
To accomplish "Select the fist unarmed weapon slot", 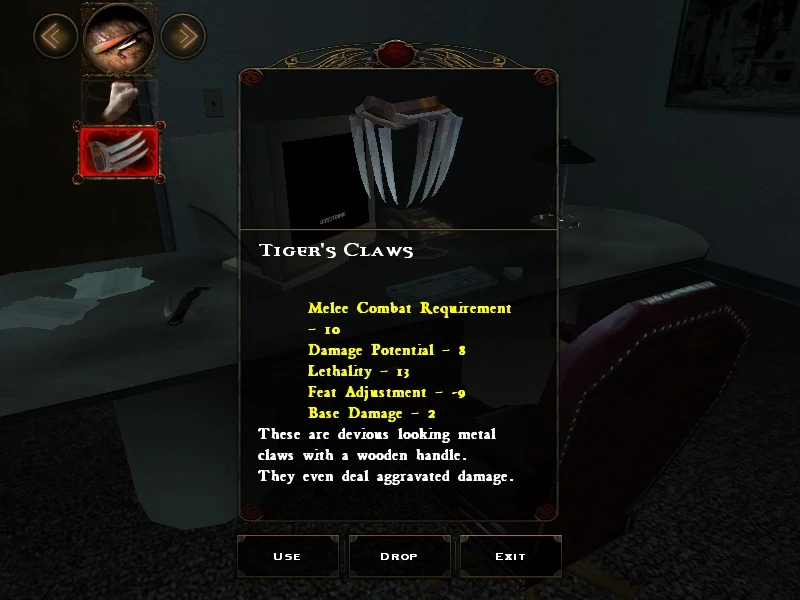I will (x=119, y=100).
